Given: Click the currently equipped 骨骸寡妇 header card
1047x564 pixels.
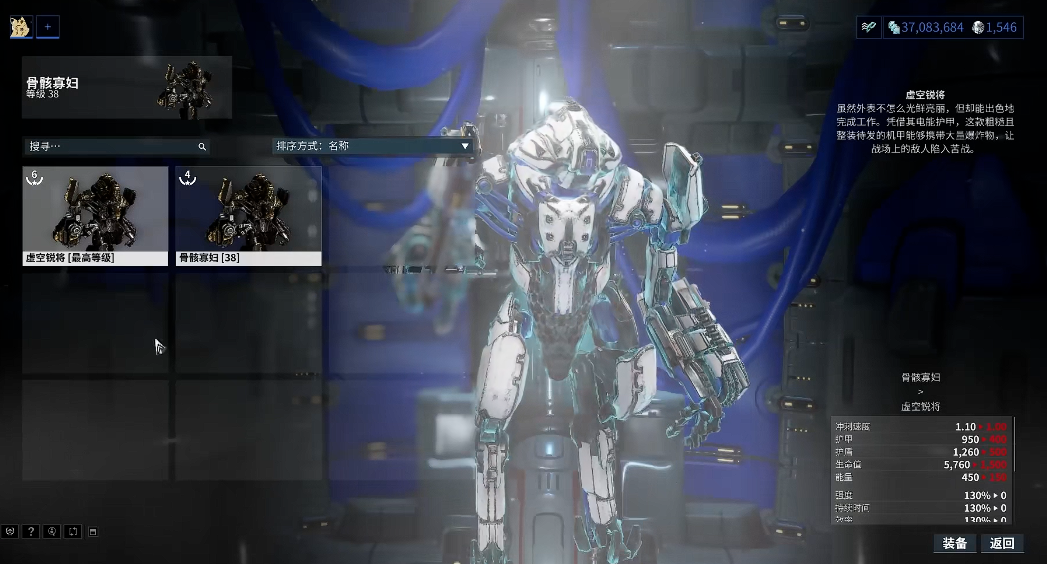Looking at the screenshot, I should [x=127, y=88].
